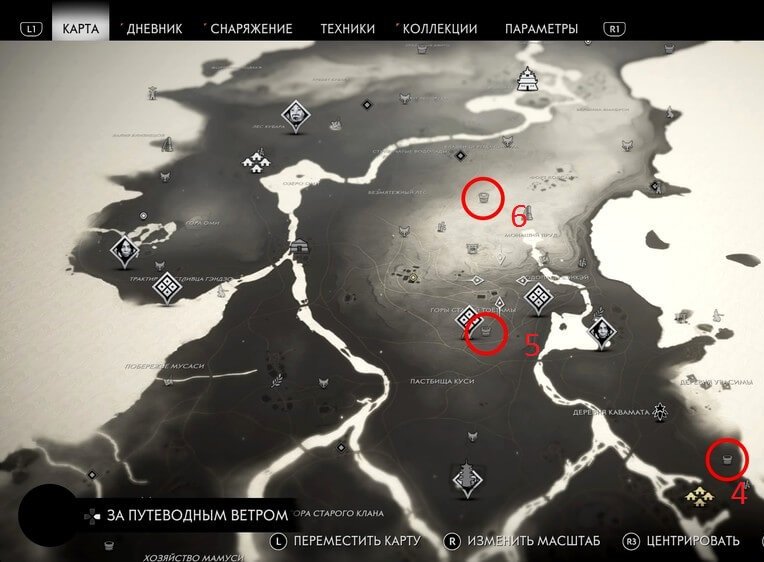Pick the portrait marker near Лес Кубара
This screenshot has height=562, width=764.
point(296,115)
